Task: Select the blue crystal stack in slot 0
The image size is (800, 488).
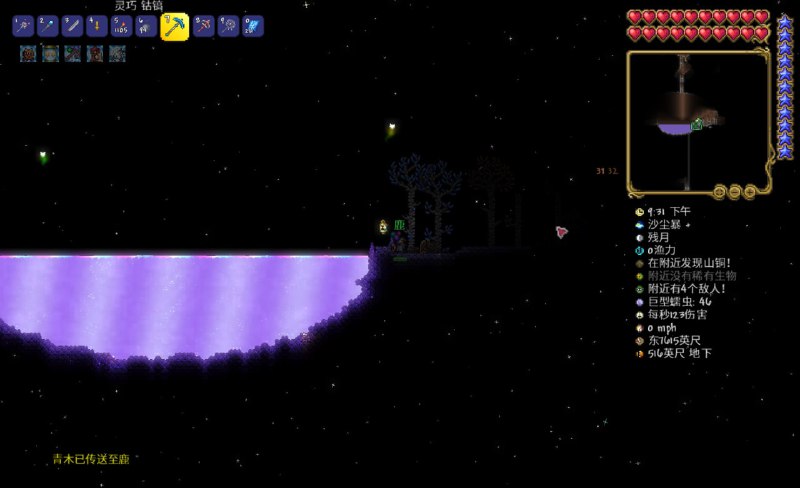Action: pos(253,26)
